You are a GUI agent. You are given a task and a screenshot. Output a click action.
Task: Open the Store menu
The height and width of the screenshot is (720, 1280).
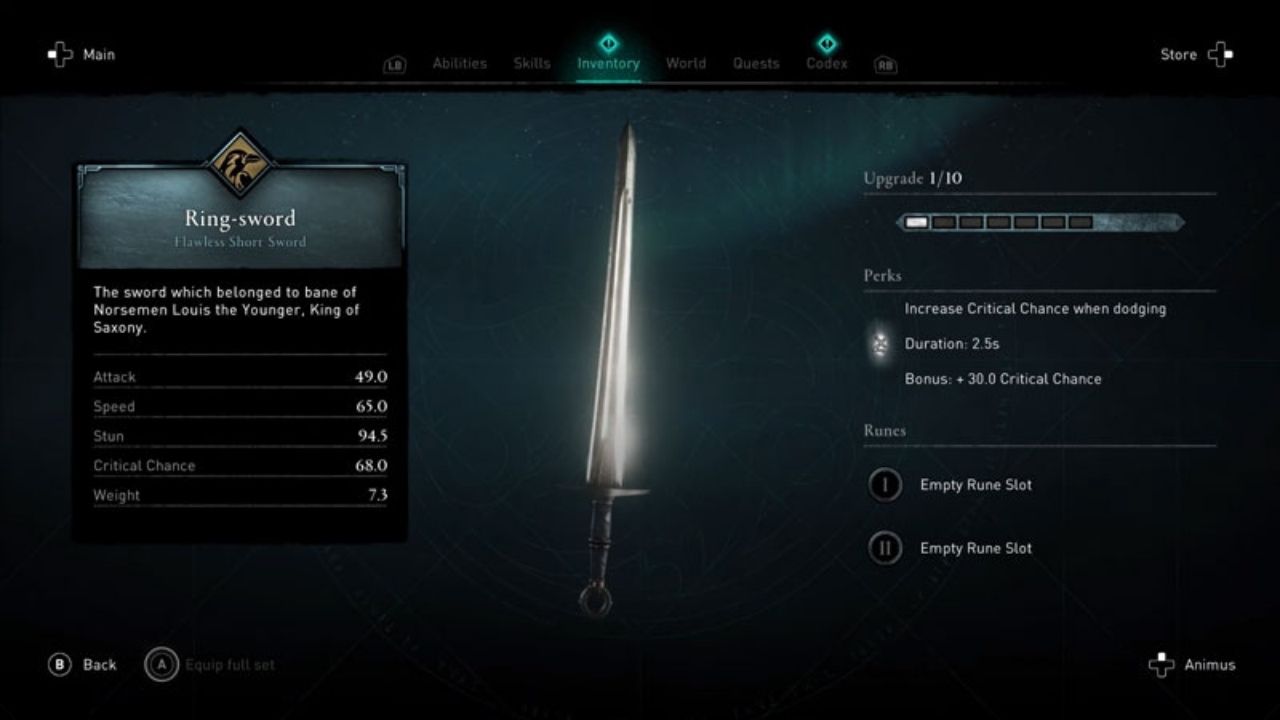[x=1179, y=54]
